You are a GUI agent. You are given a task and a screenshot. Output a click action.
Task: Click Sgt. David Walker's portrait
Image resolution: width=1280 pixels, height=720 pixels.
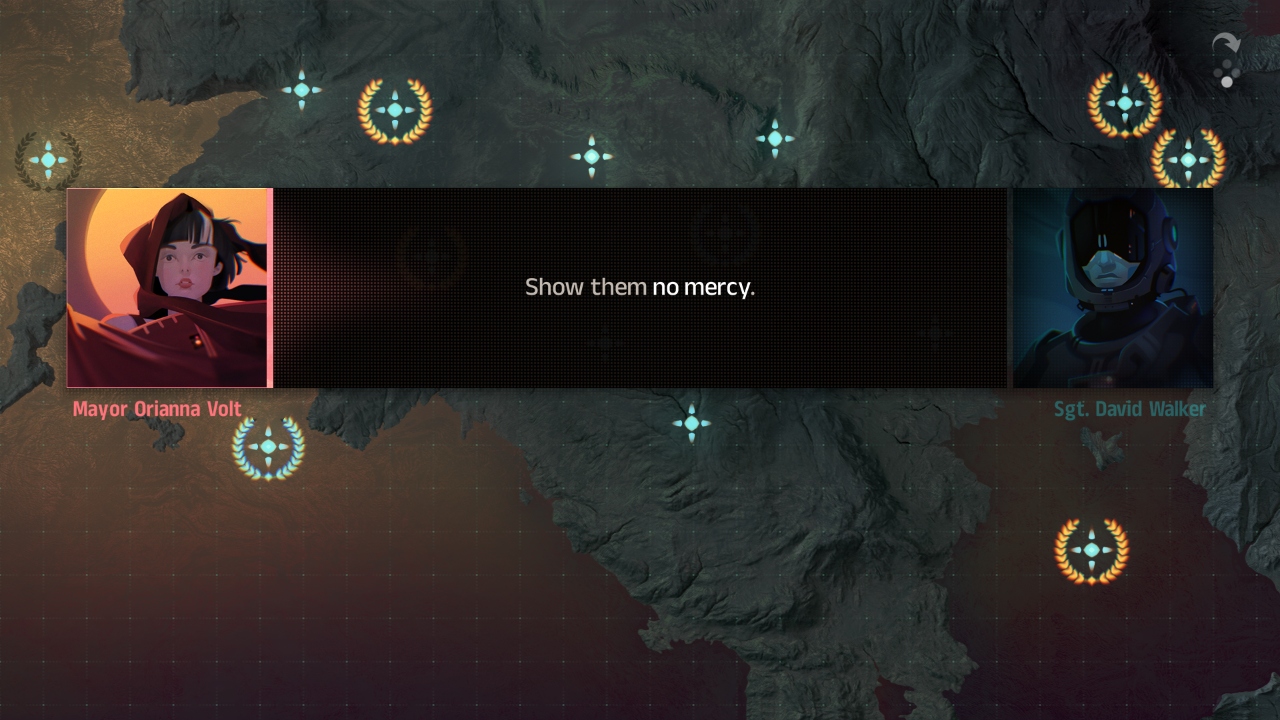(1113, 288)
